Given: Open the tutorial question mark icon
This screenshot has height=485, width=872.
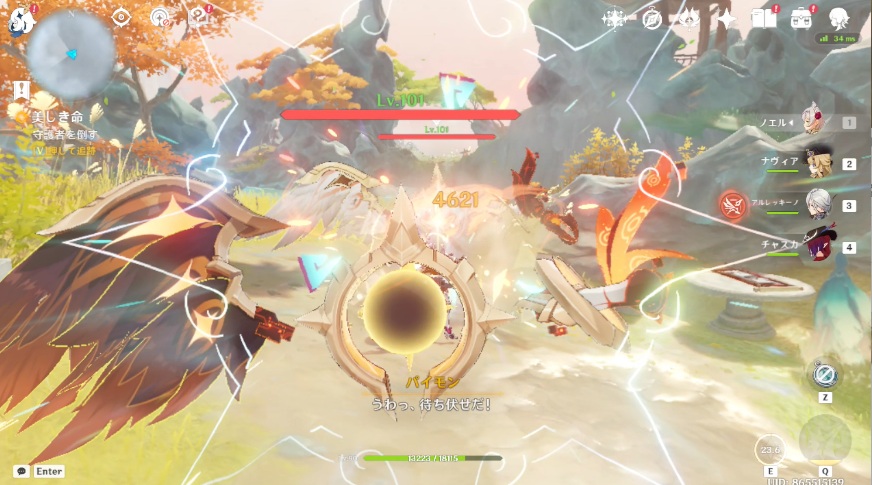Looking at the screenshot, I should [x=200, y=17].
